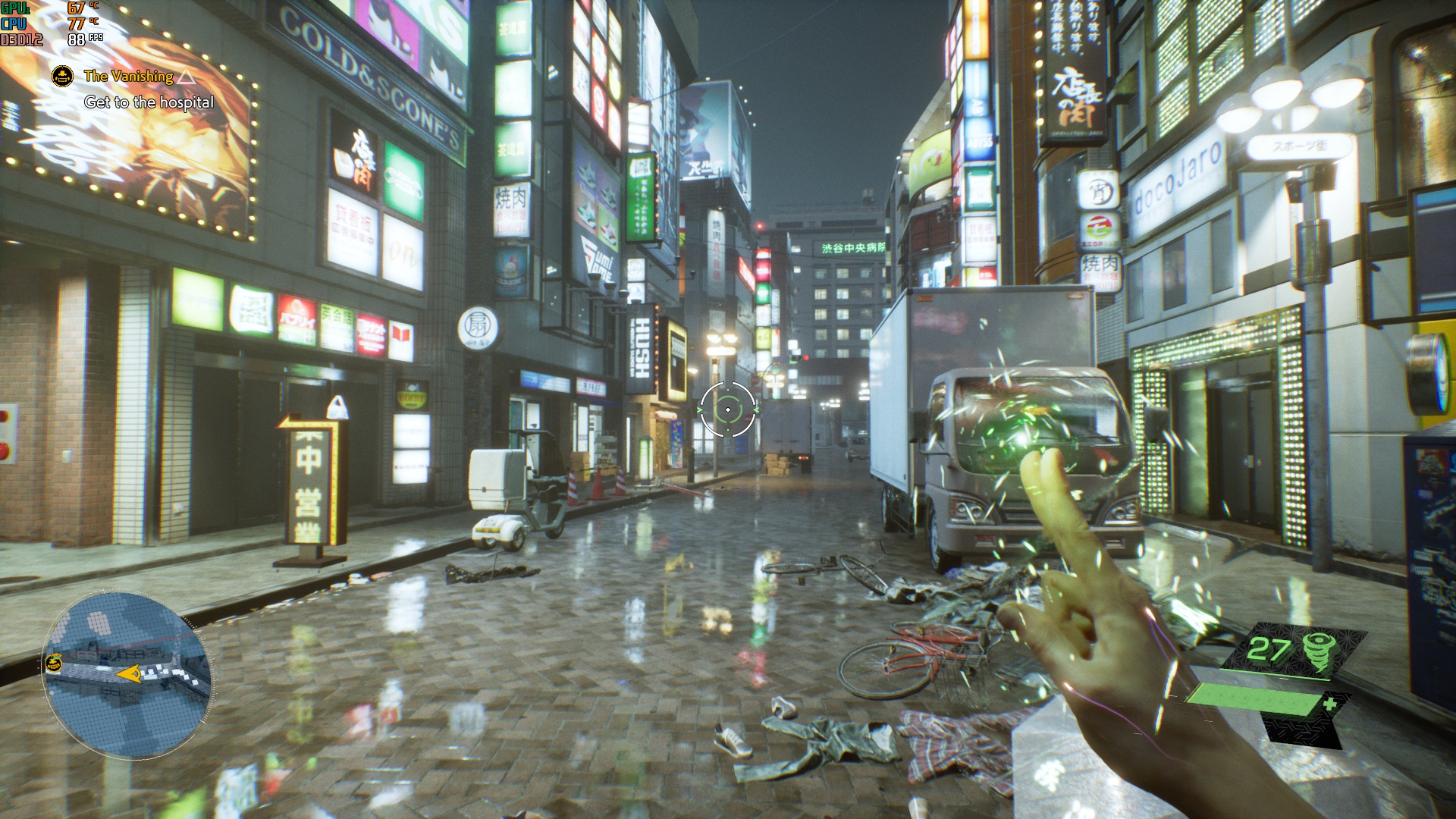
Task: Click the circular minimap
Action: click(127, 675)
